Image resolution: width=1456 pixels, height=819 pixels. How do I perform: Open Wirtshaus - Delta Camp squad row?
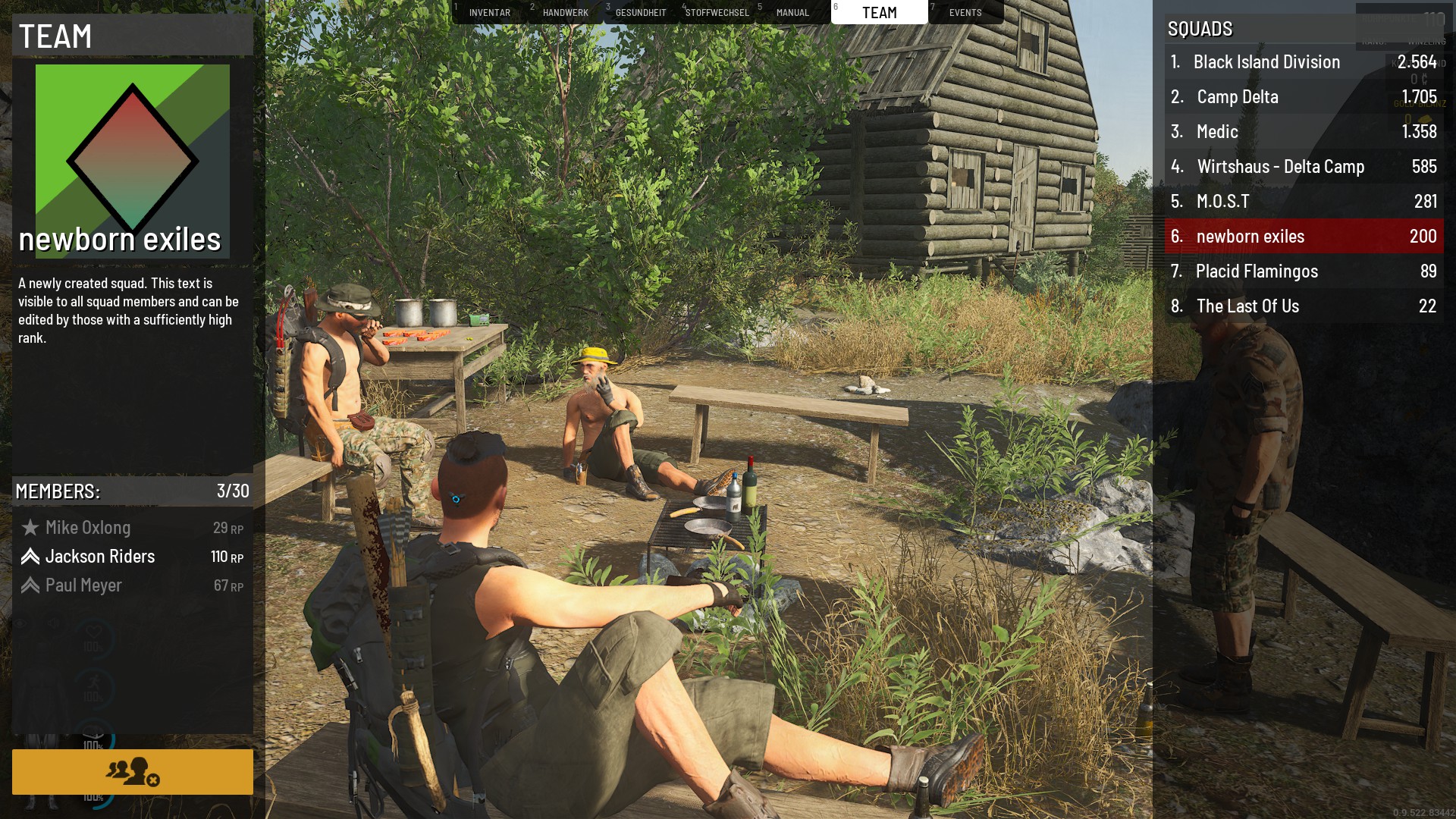click(x=1304, y=167)
